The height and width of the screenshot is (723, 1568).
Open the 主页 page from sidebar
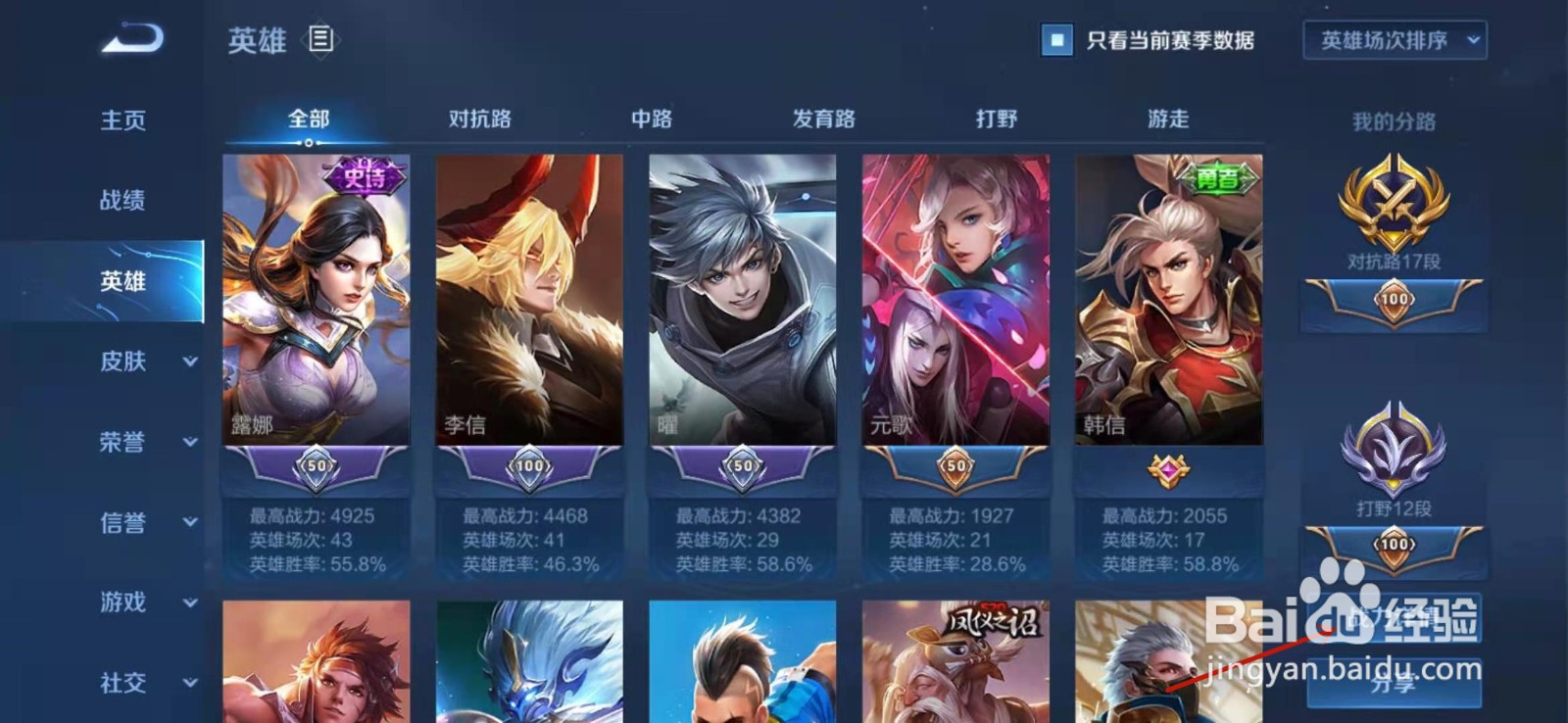[122, 119]
